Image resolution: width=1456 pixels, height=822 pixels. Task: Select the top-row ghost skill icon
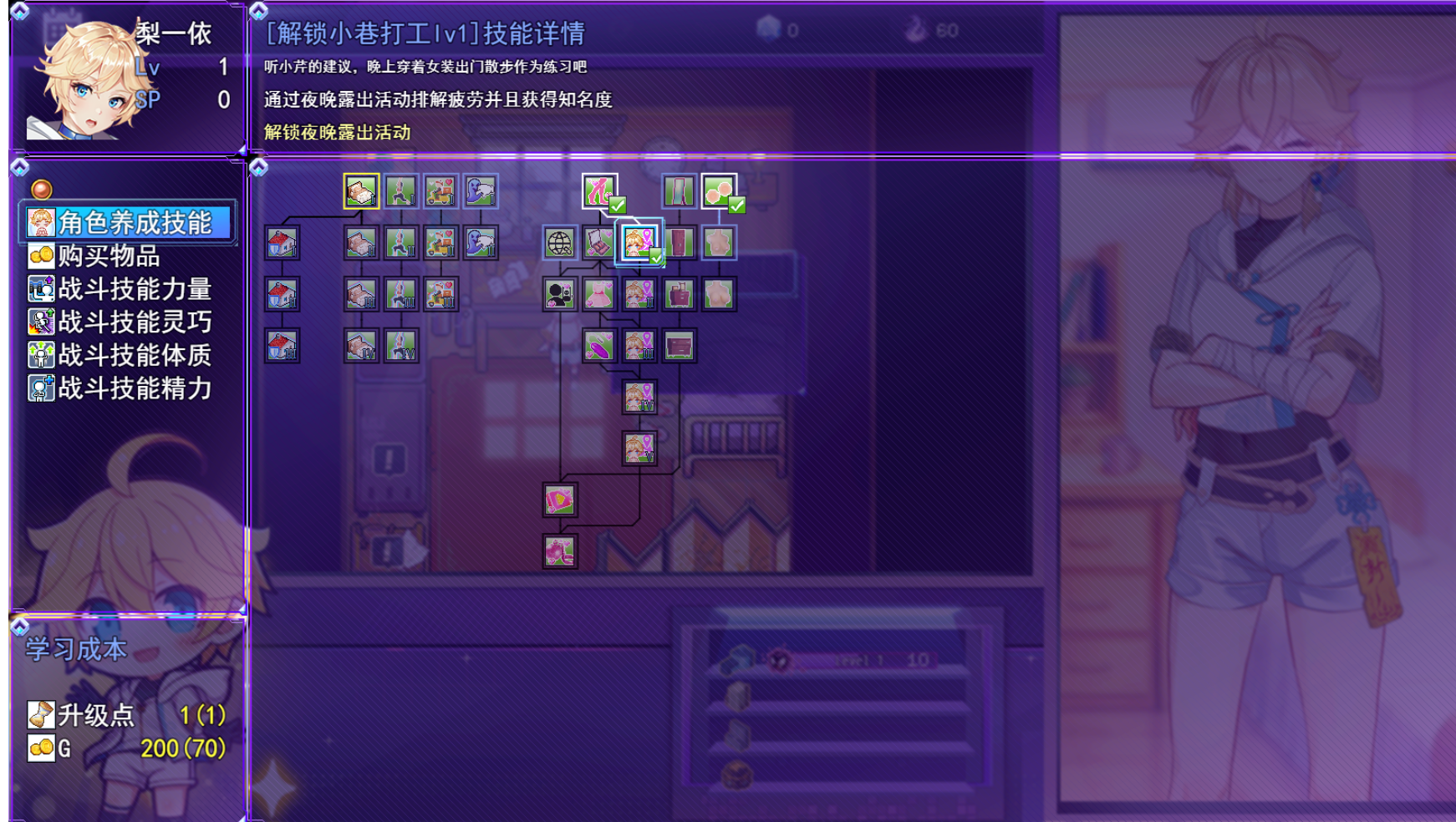pos(481,191)
